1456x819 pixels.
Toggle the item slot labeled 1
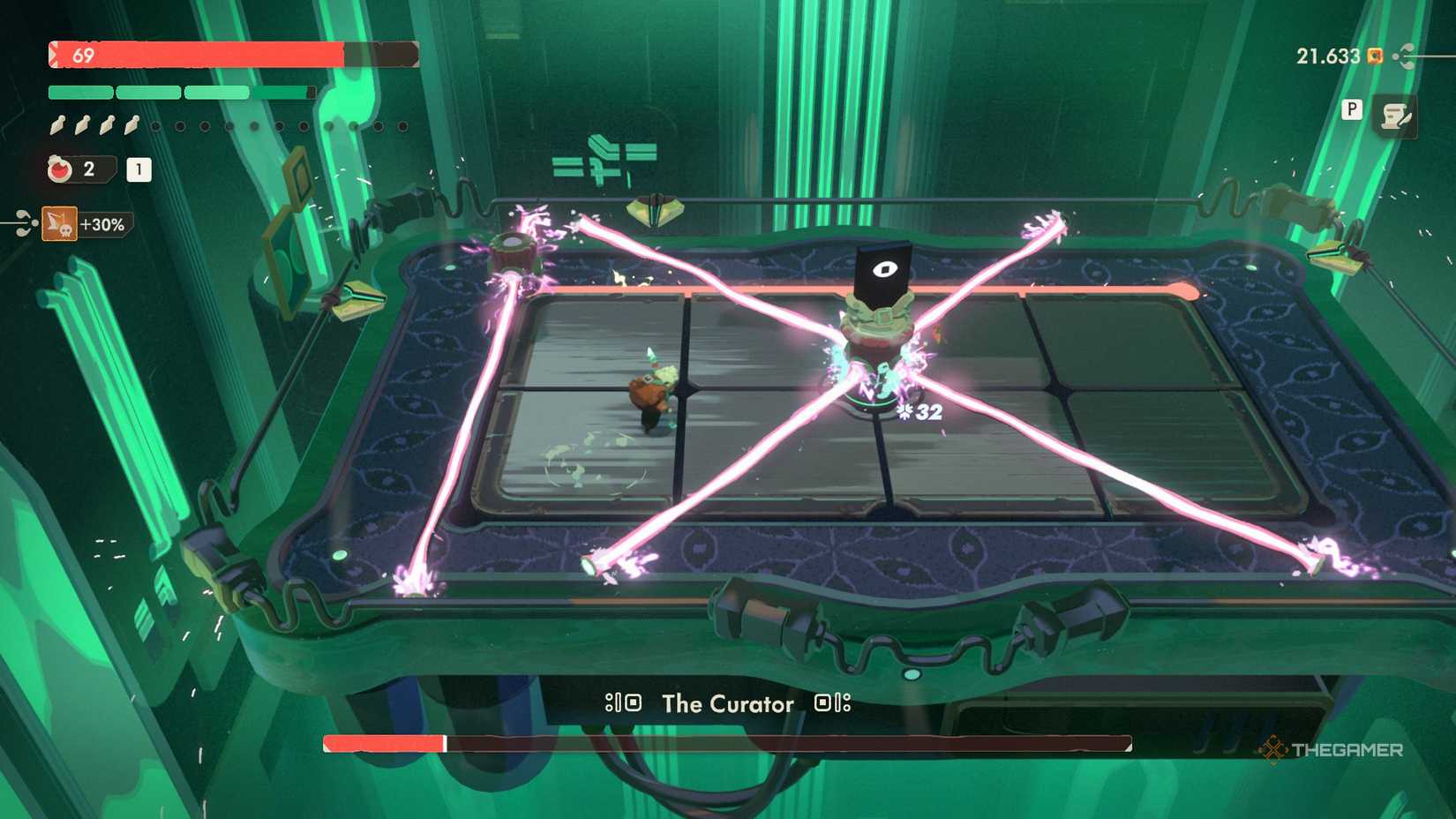pyautogui.click(x=138, y=170)
